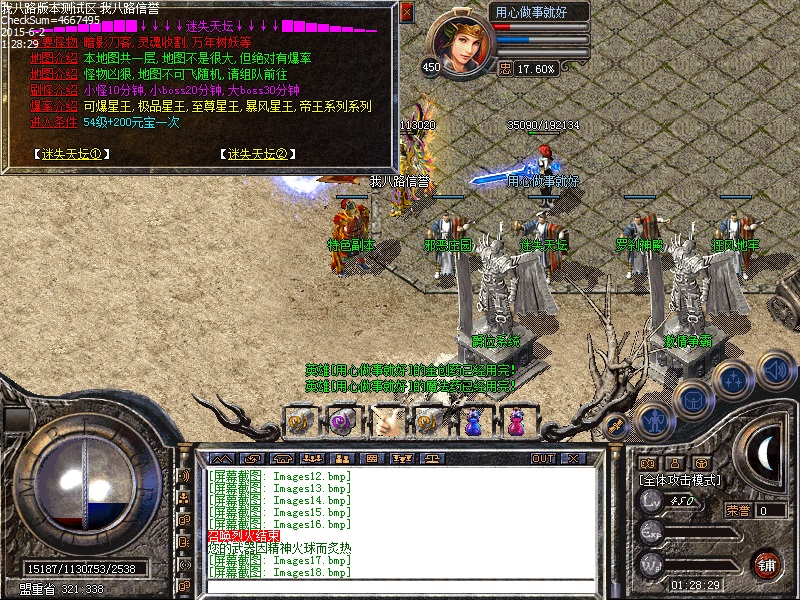
Task: Choose the 迷失天坛② teleport link
Action: [x=257, y=154]
